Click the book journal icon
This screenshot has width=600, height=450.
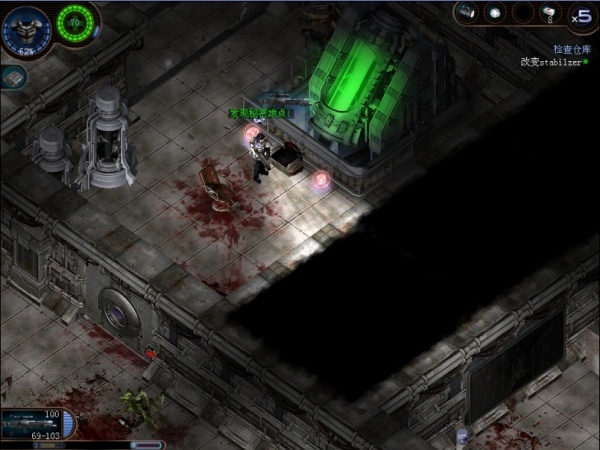click(x=13, y=78)
